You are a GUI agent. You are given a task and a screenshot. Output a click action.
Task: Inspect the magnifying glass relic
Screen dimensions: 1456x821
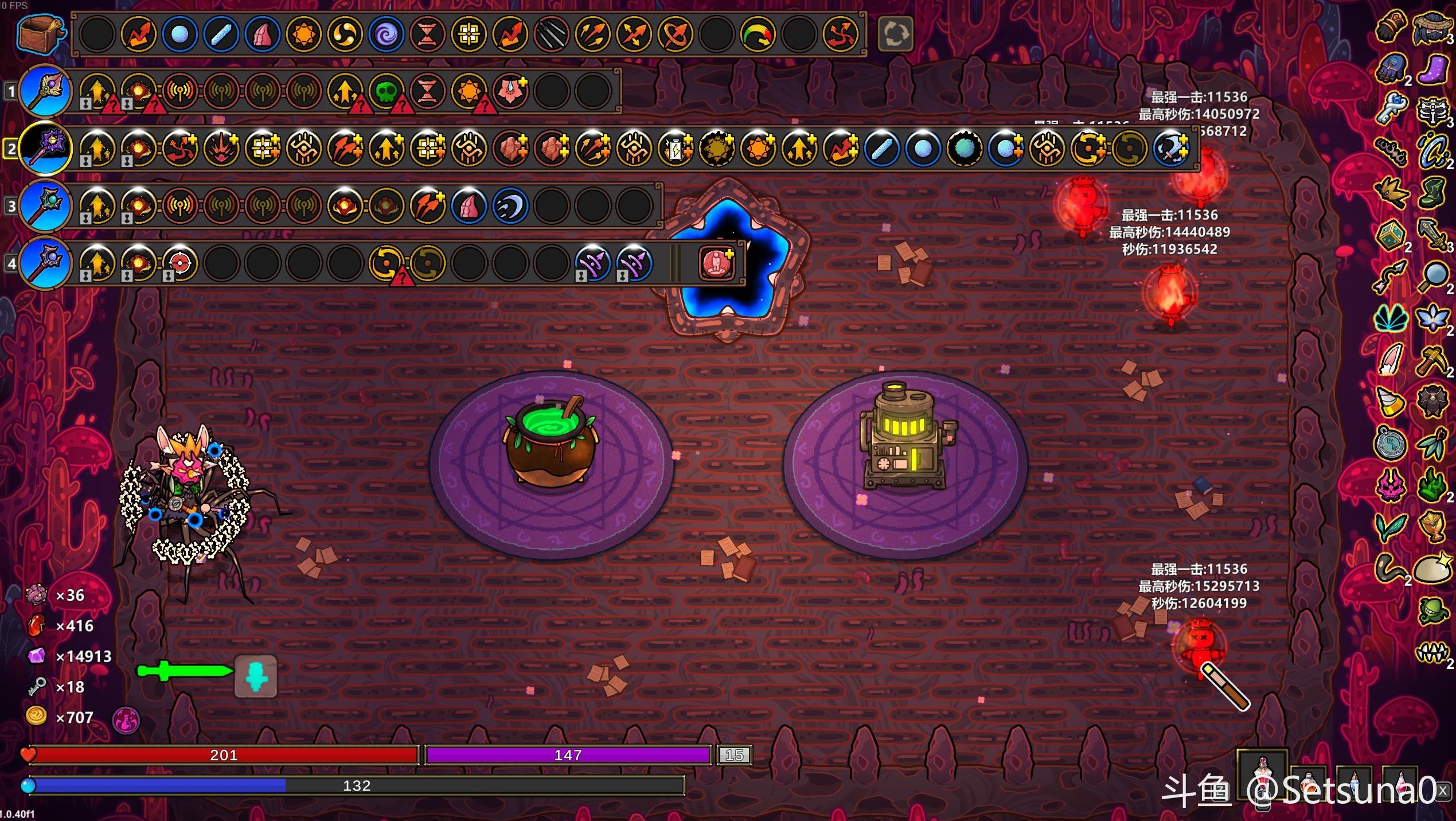1433,277
